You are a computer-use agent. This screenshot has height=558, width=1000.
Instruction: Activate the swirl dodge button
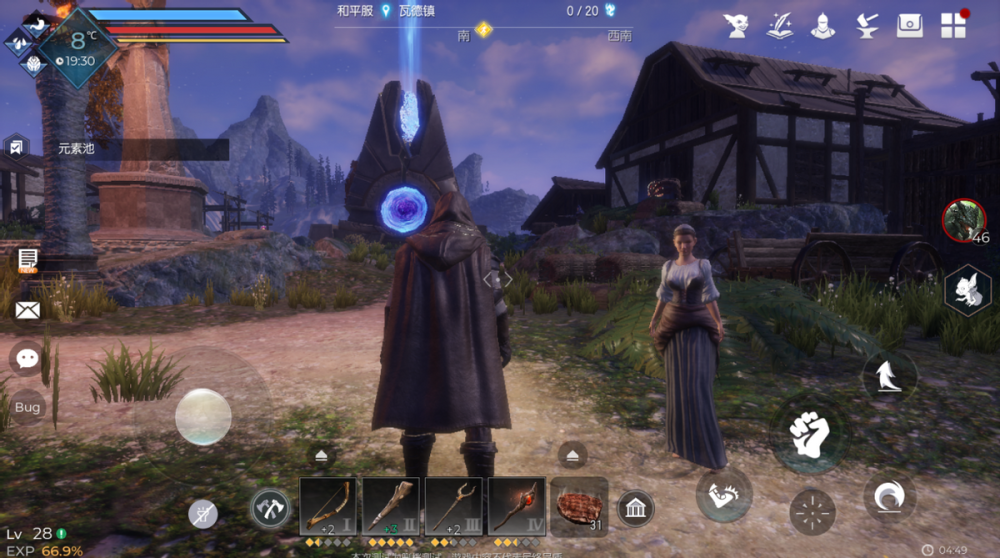(x=889, y=496)
